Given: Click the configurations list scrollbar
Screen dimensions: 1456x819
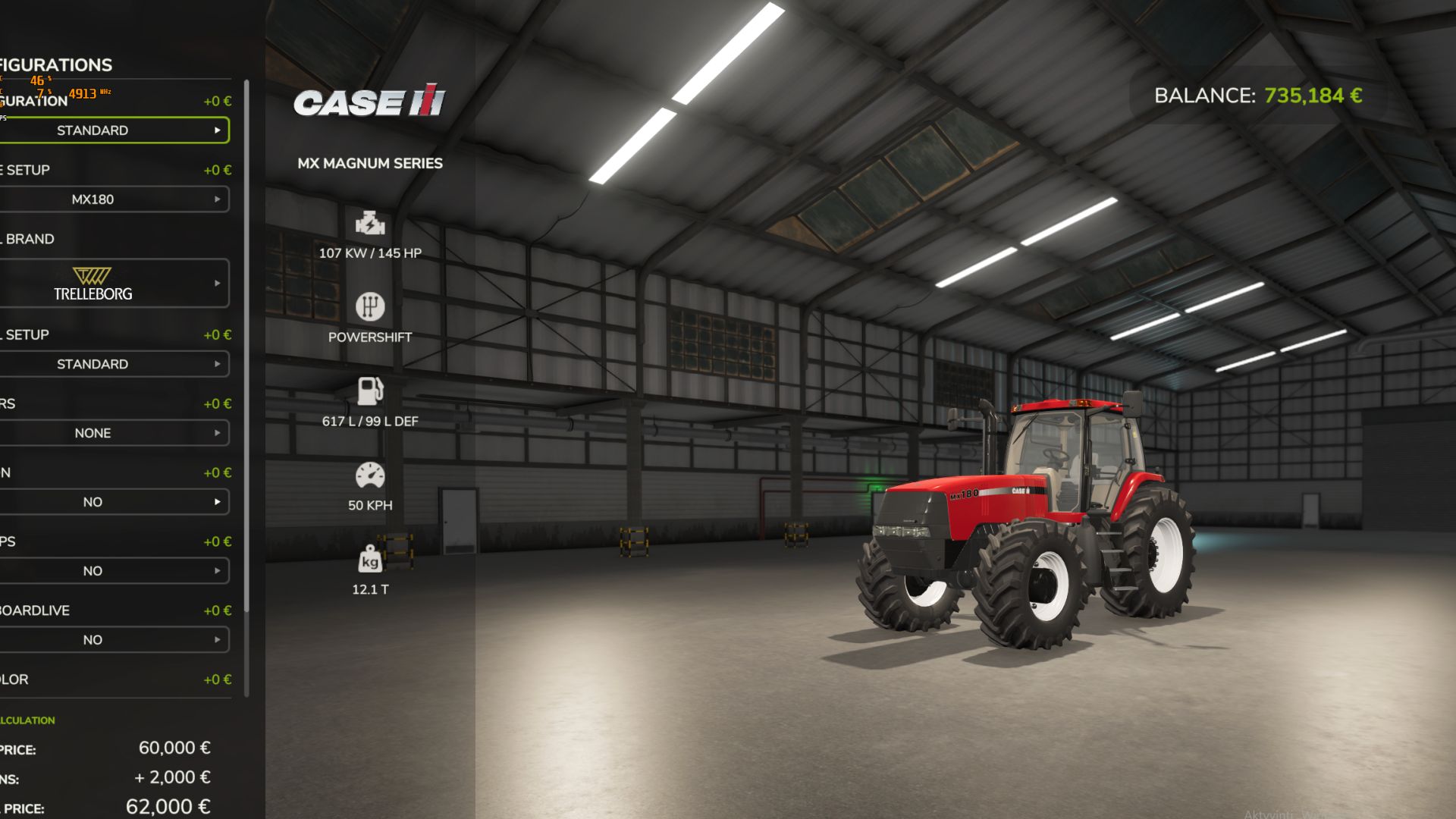Looking at the screenshot, I should (x=246, y=387).
